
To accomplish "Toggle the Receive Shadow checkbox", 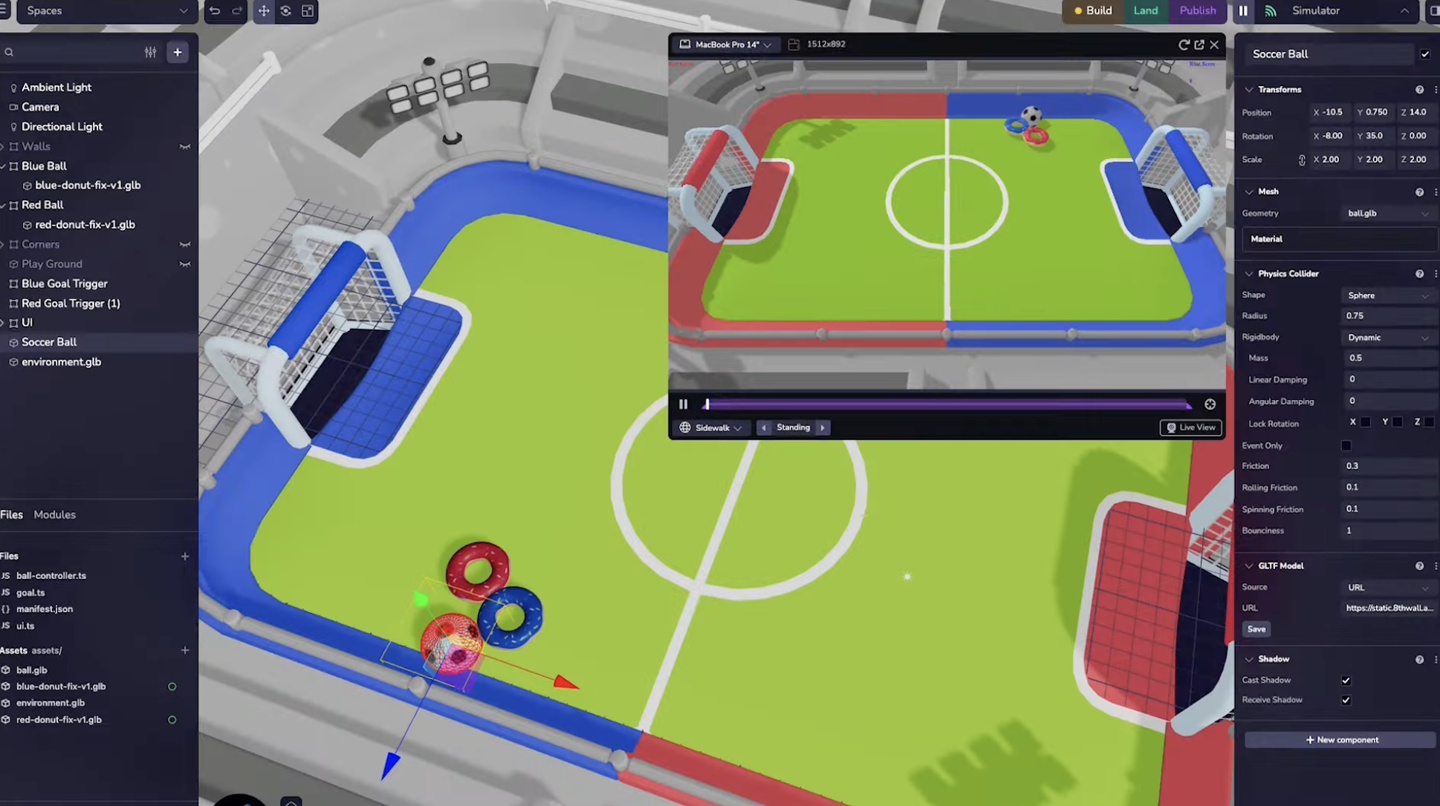I will pos(1345,700).
